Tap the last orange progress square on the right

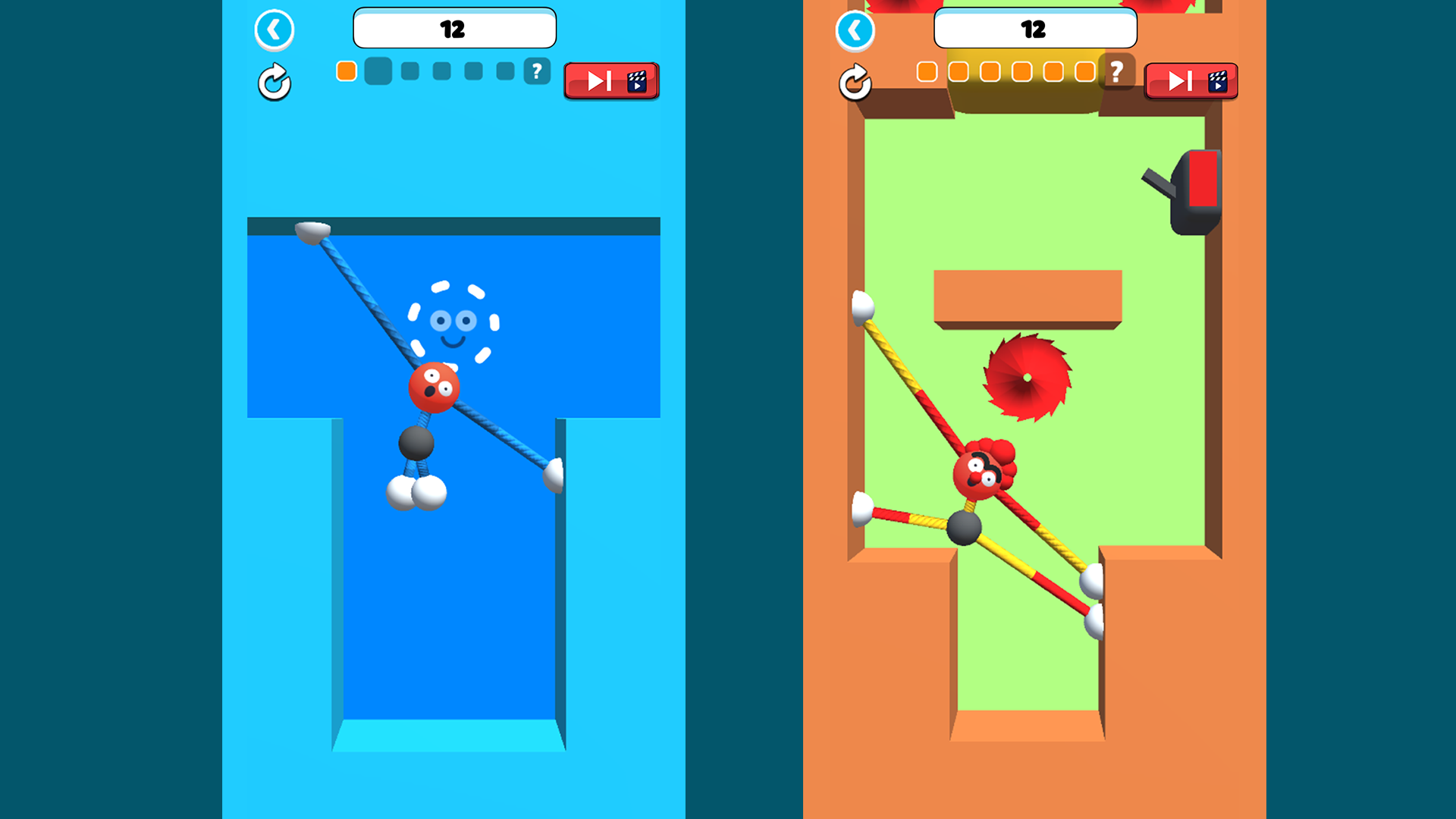coord(1083,71)
